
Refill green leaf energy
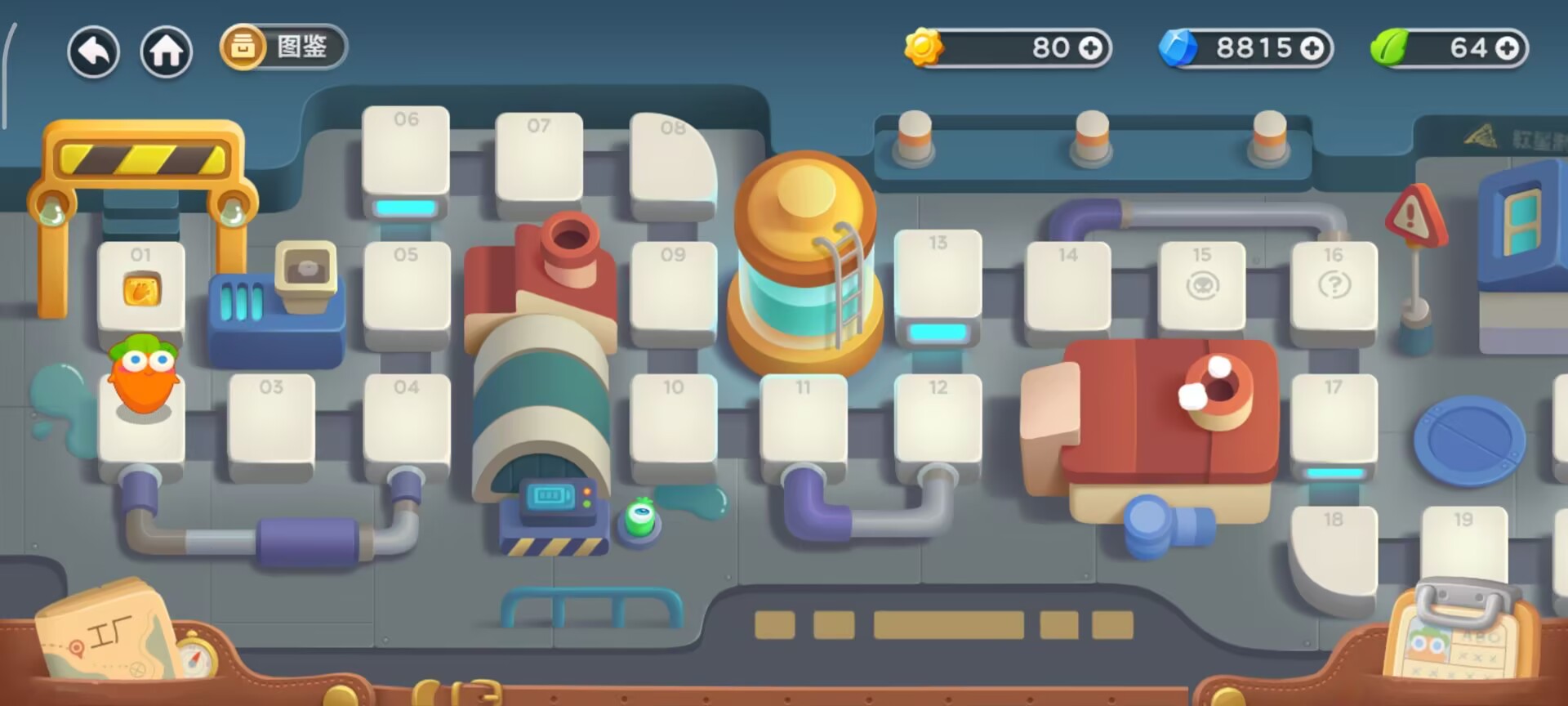1508,48
